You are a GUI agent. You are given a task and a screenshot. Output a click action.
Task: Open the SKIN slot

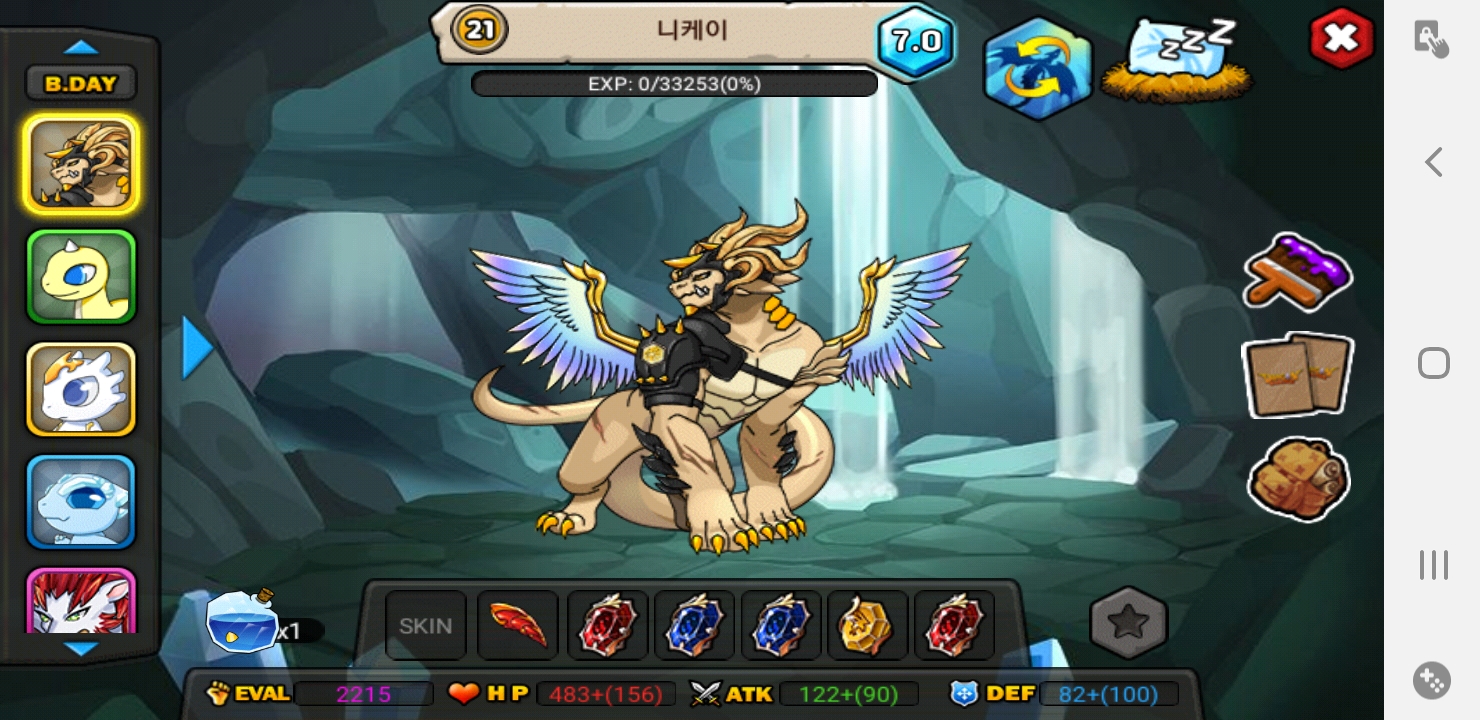426,626
